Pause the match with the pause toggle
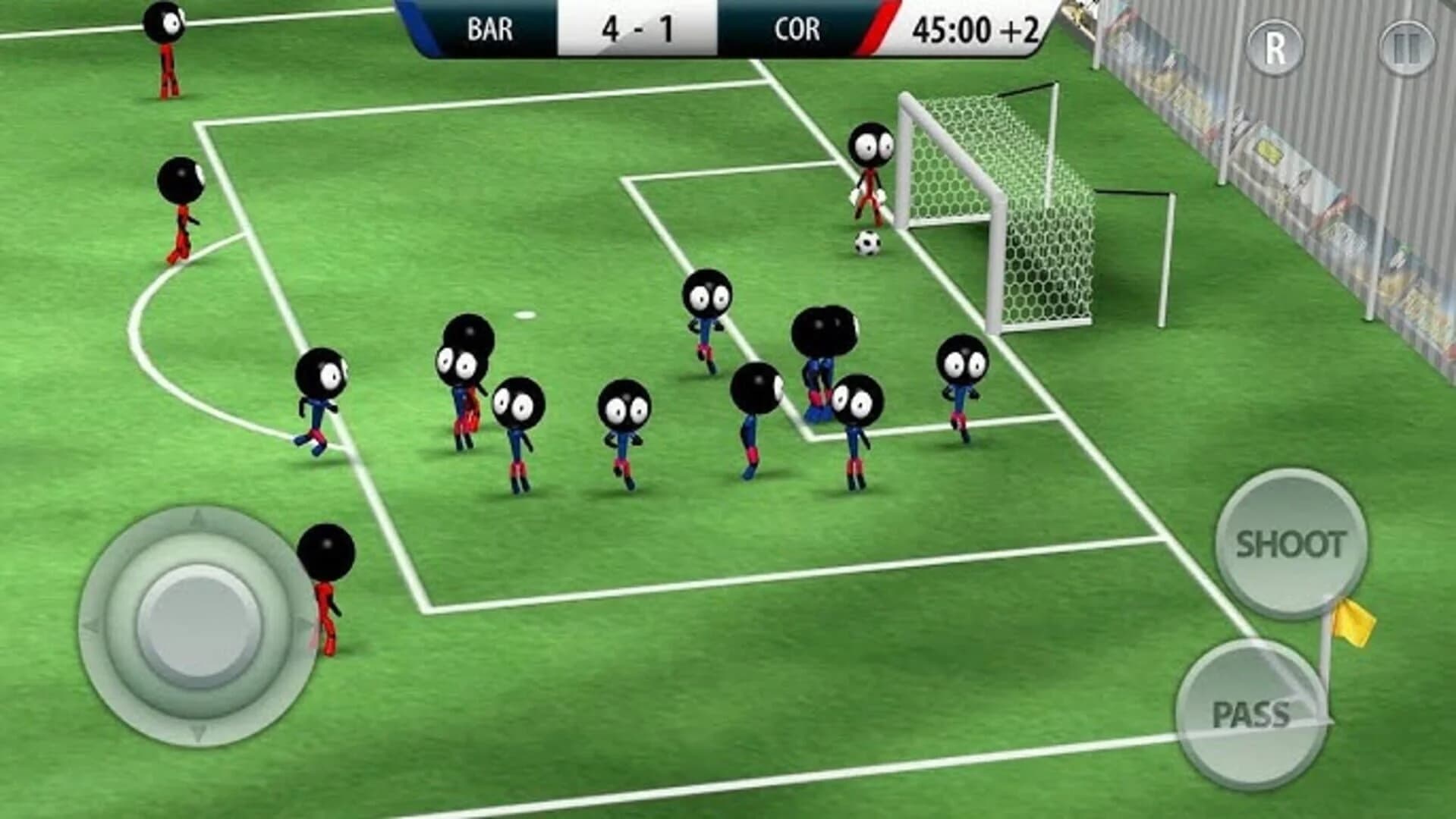Viewport: 1456px width, 819px height. click(1405, 47)
